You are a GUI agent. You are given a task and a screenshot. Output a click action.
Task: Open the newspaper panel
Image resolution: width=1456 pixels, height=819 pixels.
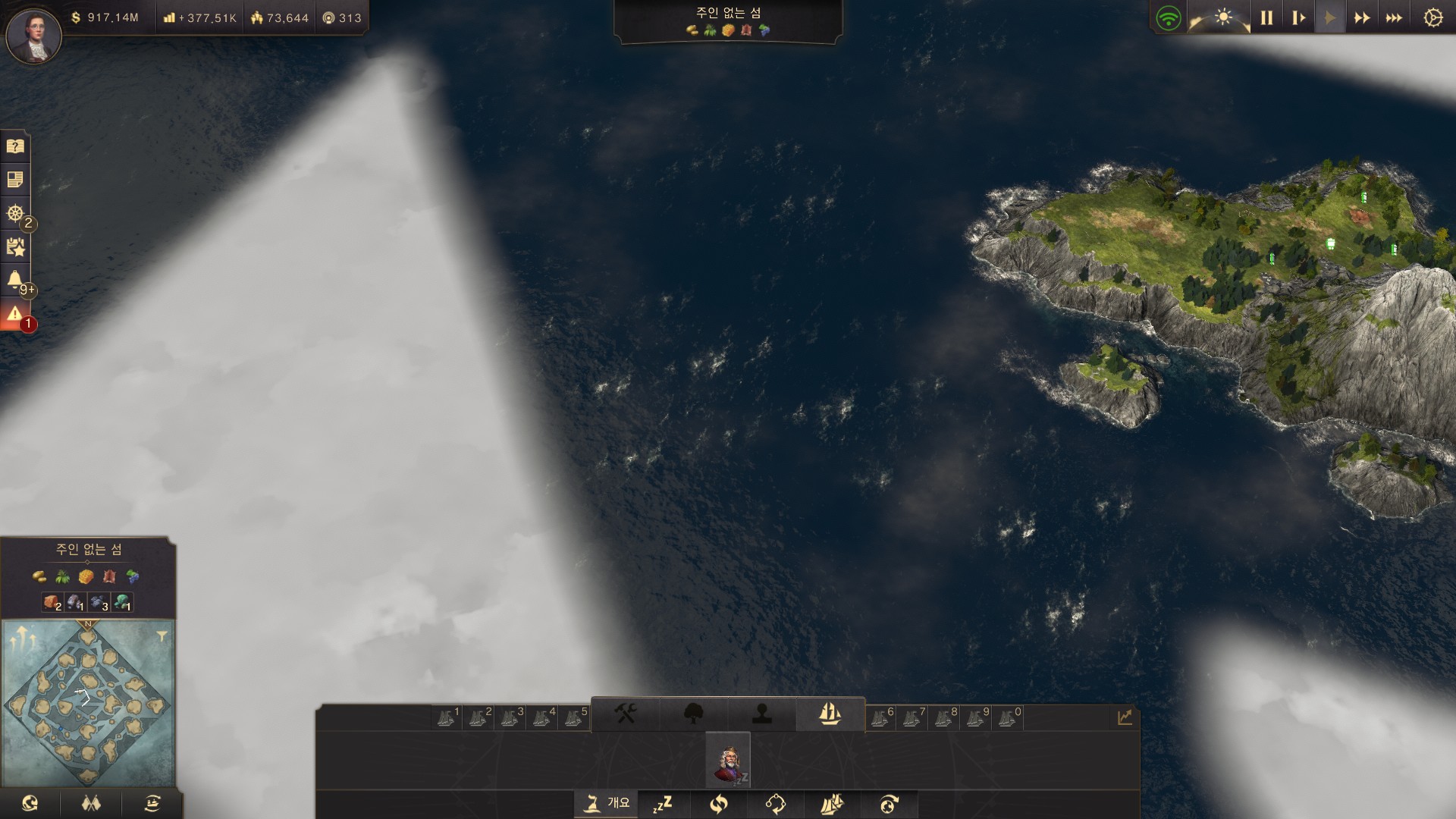[x=15, y=180]
